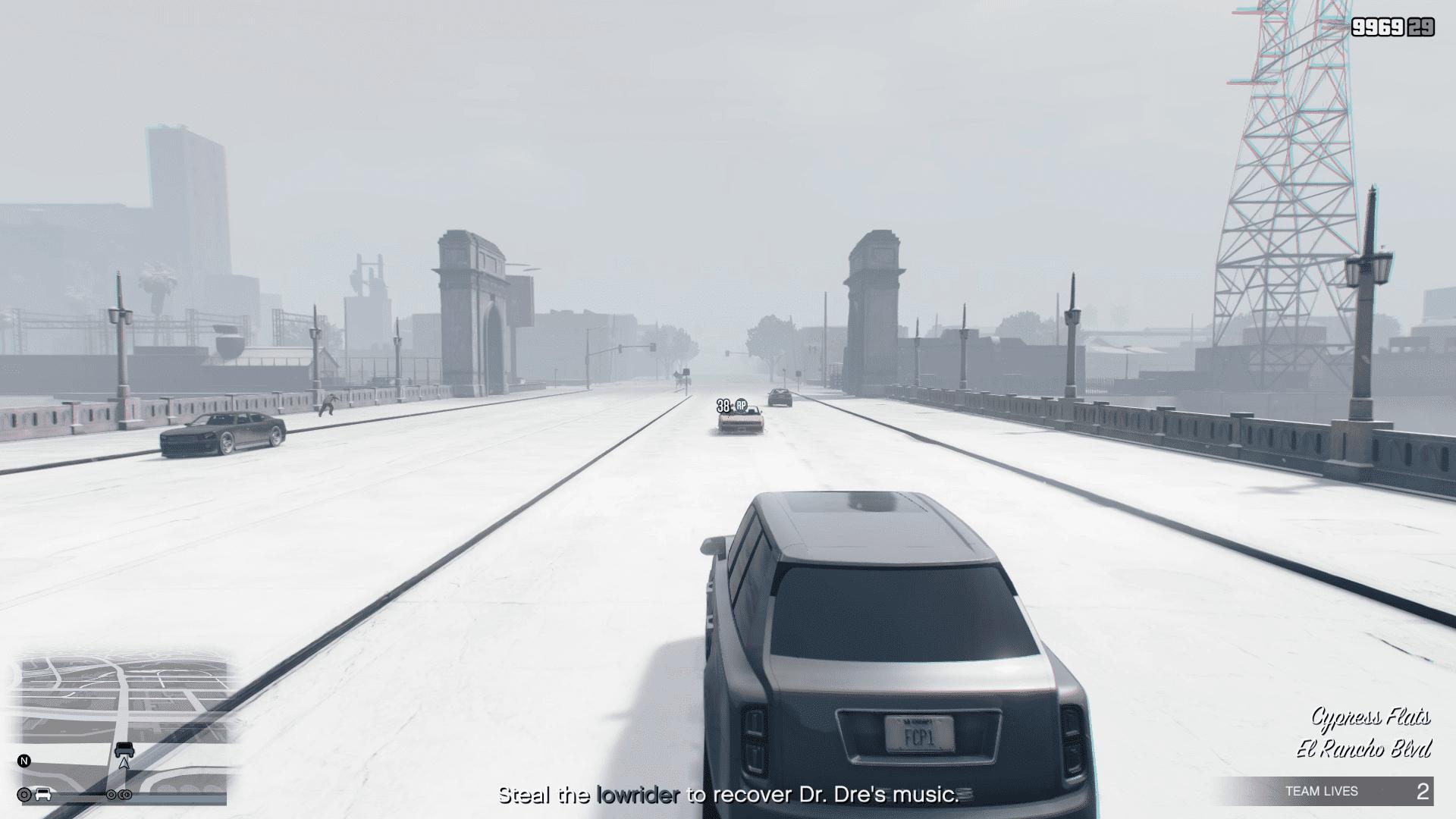Open the minimap in the corner
The image size is (1456, 819).
(121, 720)
